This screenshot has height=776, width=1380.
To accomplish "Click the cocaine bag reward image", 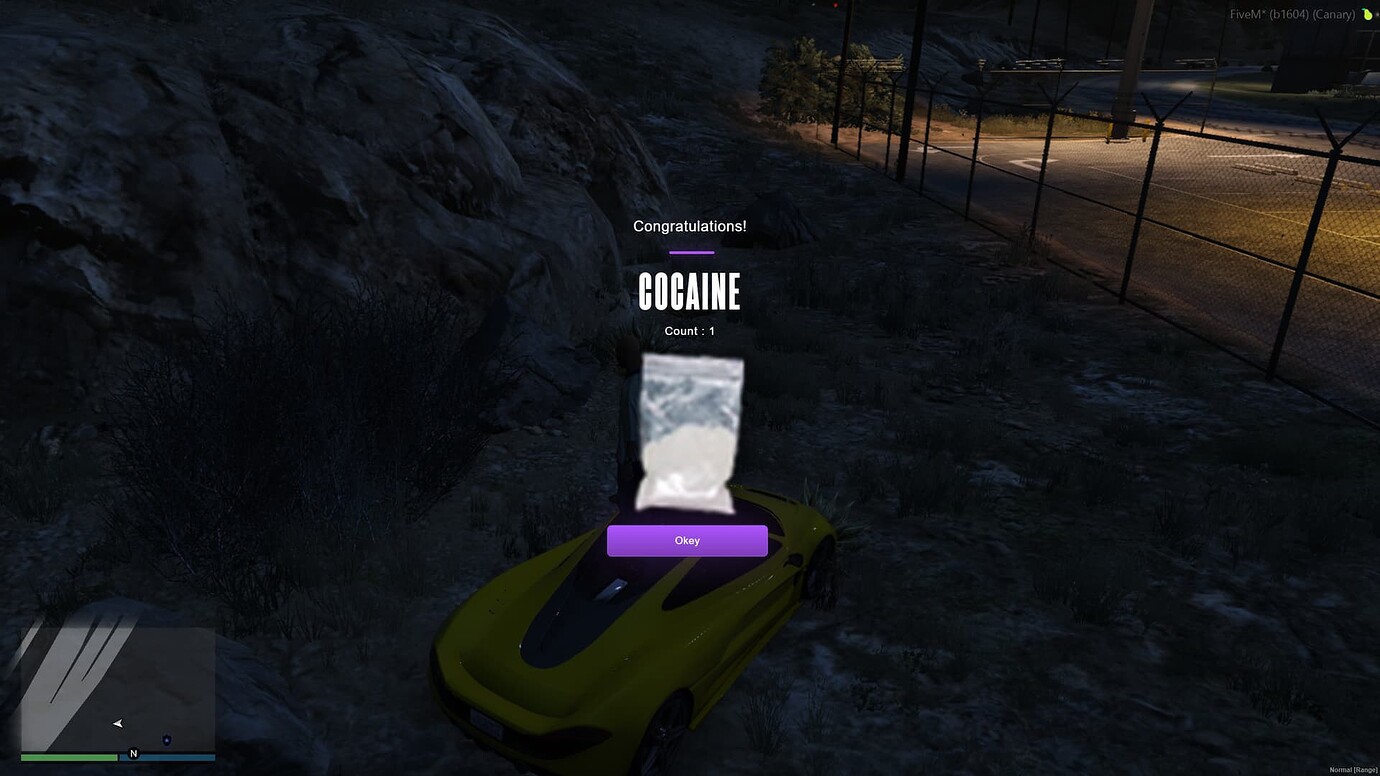I will [688, 435].
